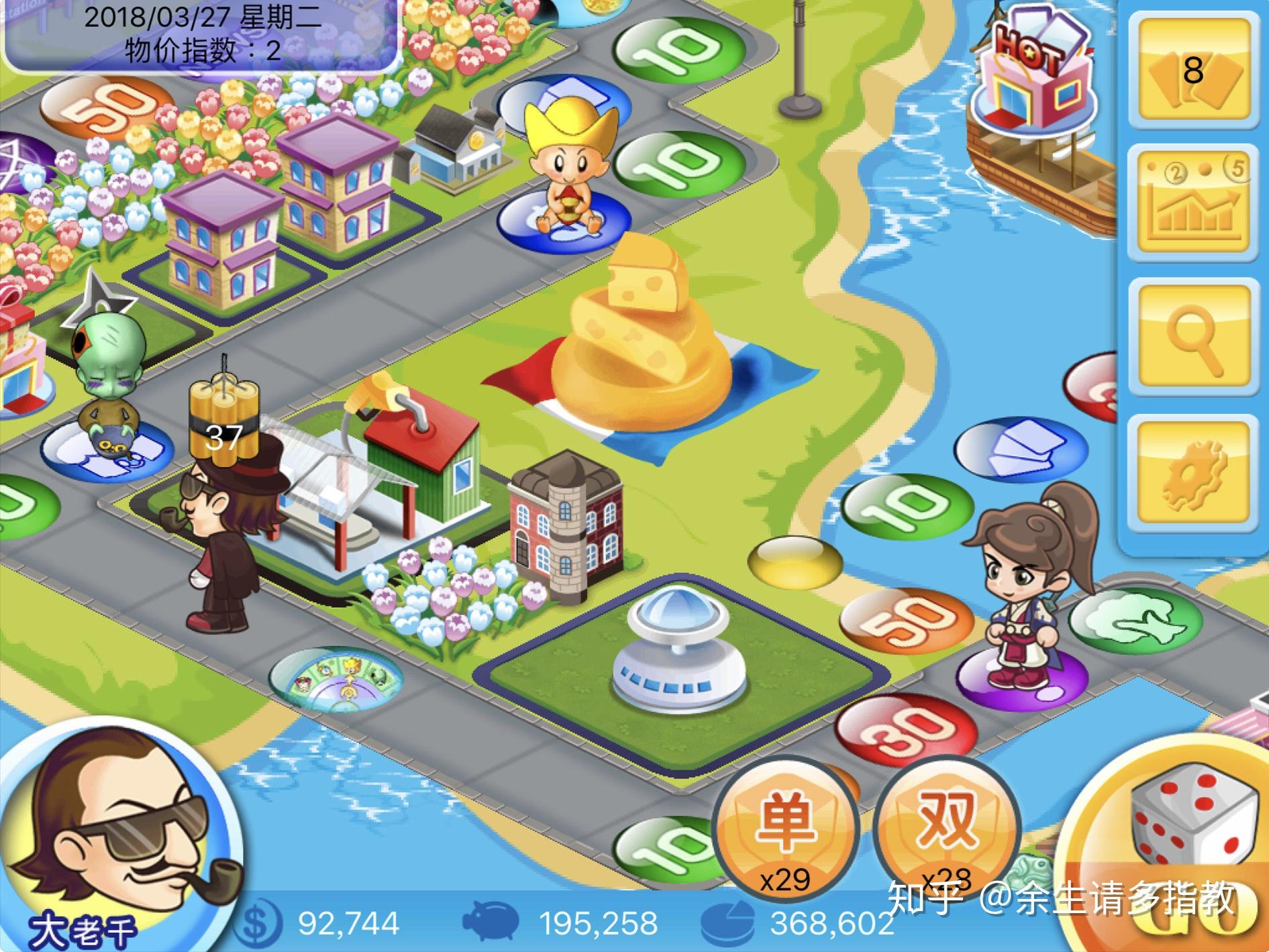The height and width of the screenshot is (952, 1269).
Task: Open the stock market chart panel
Action: pos(1192,203)
